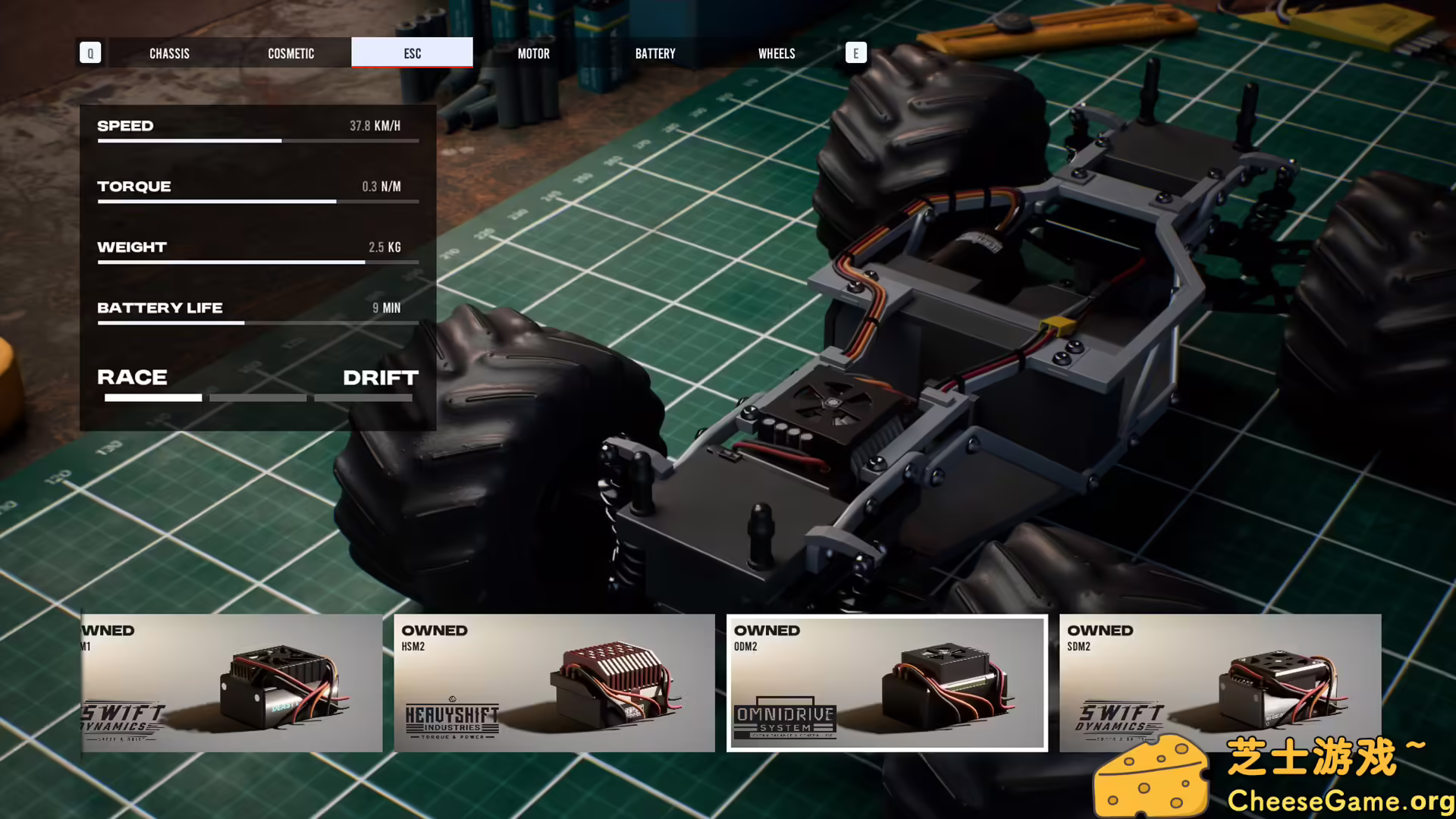This screenshot has width=1456, height=819.
Task: Choose the HeavyShift Industries HSM2 ESC card
Action: point(554,682)
